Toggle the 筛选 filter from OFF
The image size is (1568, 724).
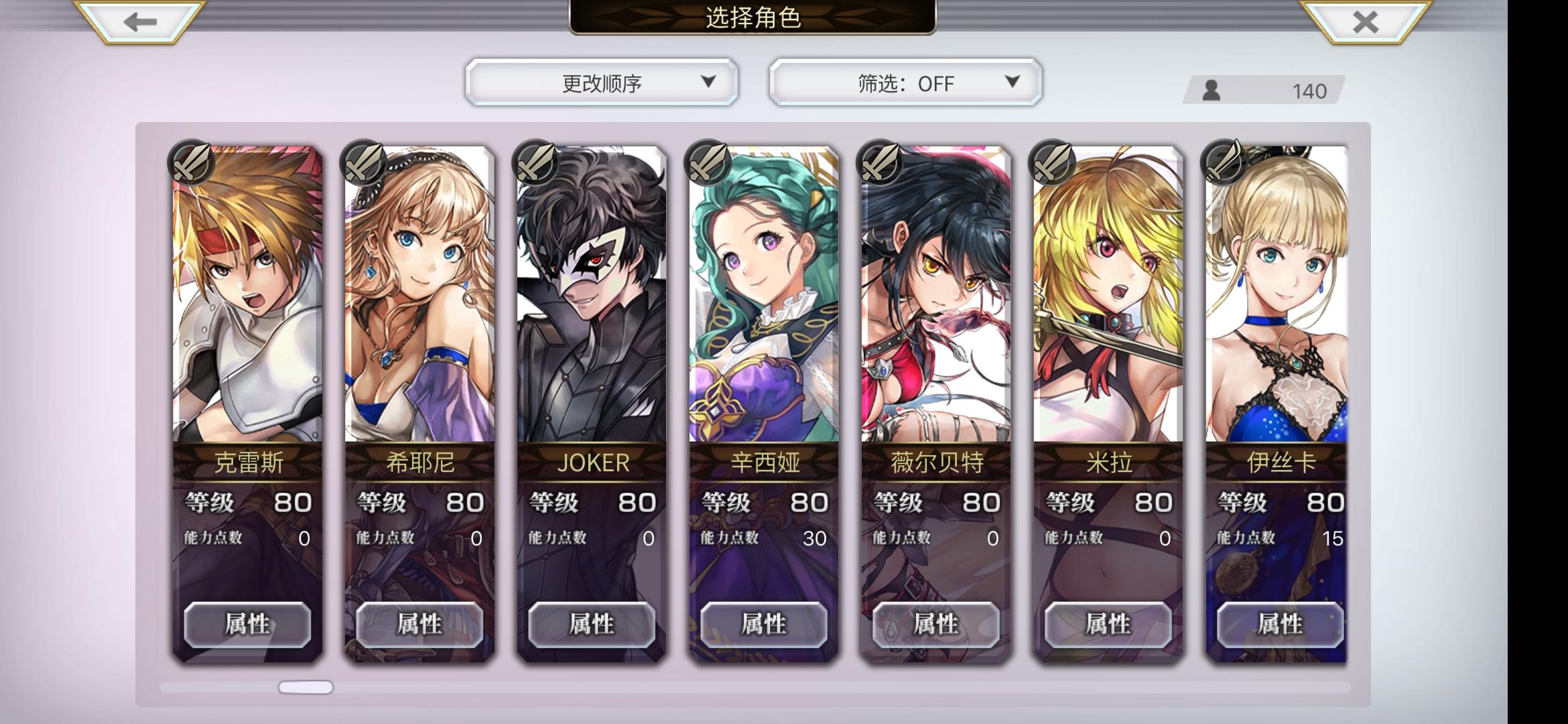coord(906,82)
